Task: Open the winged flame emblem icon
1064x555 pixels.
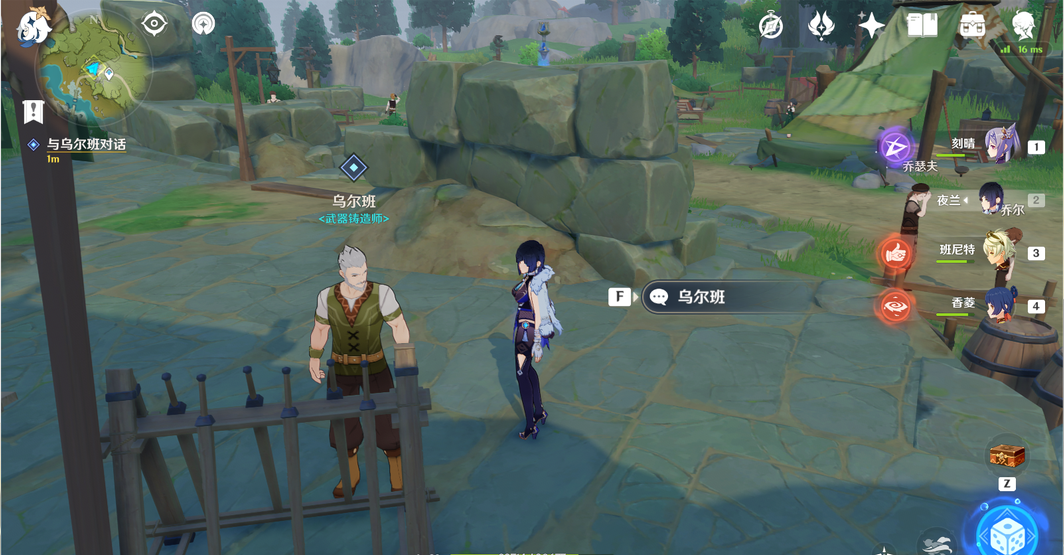Action: click(x=821, y=26)
